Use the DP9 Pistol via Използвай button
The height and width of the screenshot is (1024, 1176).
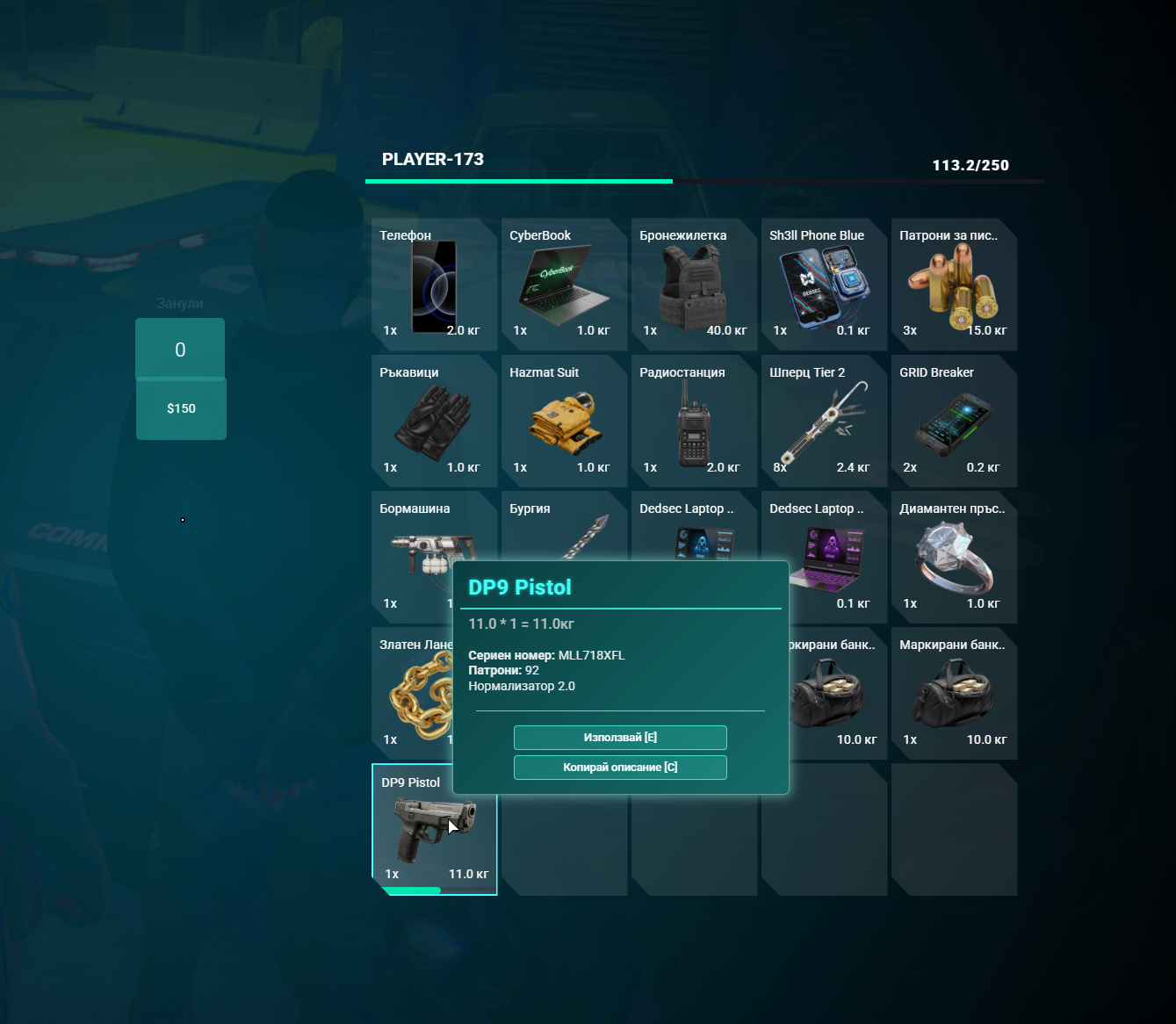pos(620,738)
